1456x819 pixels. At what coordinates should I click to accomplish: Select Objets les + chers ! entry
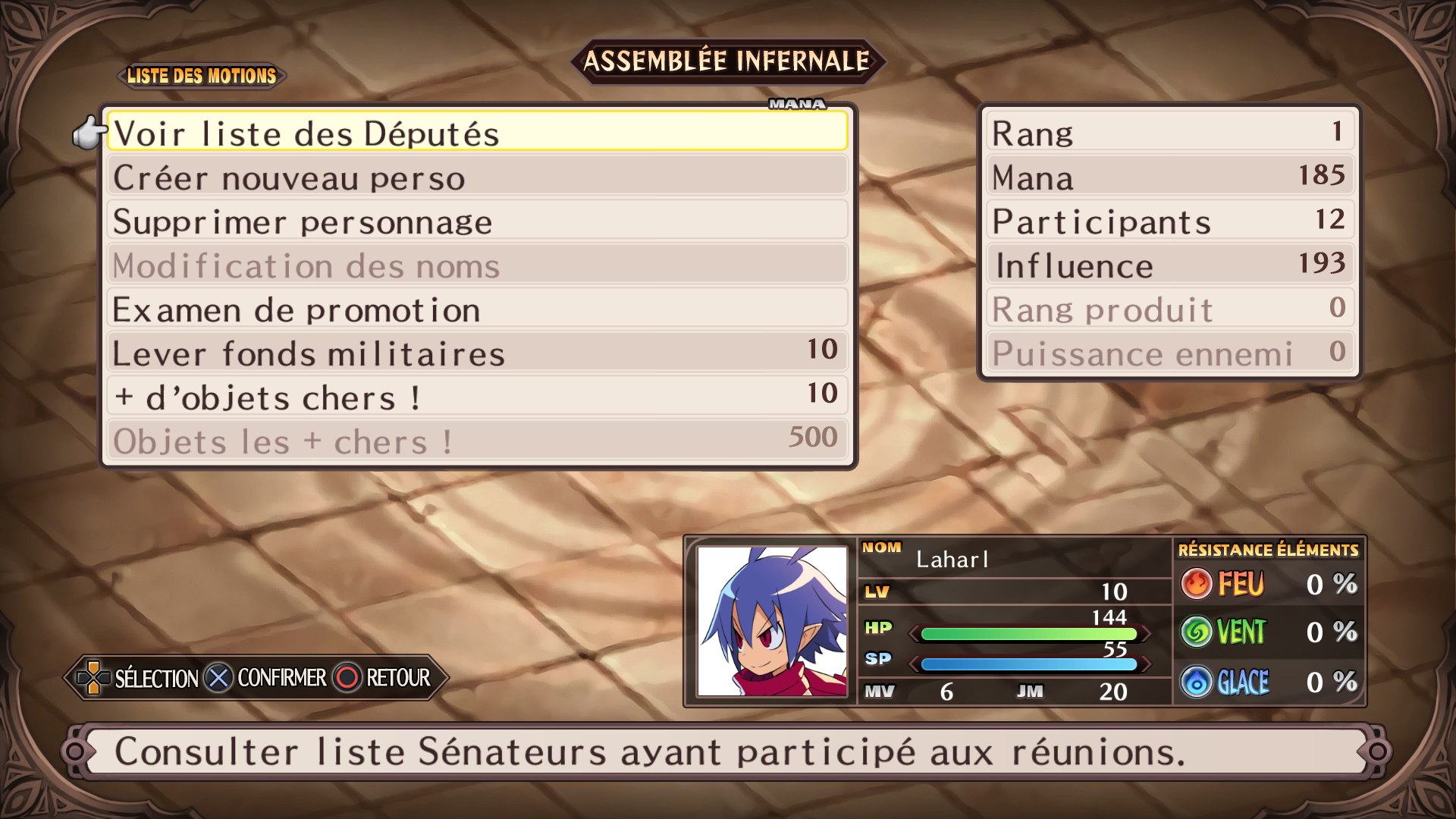[476, 441]
